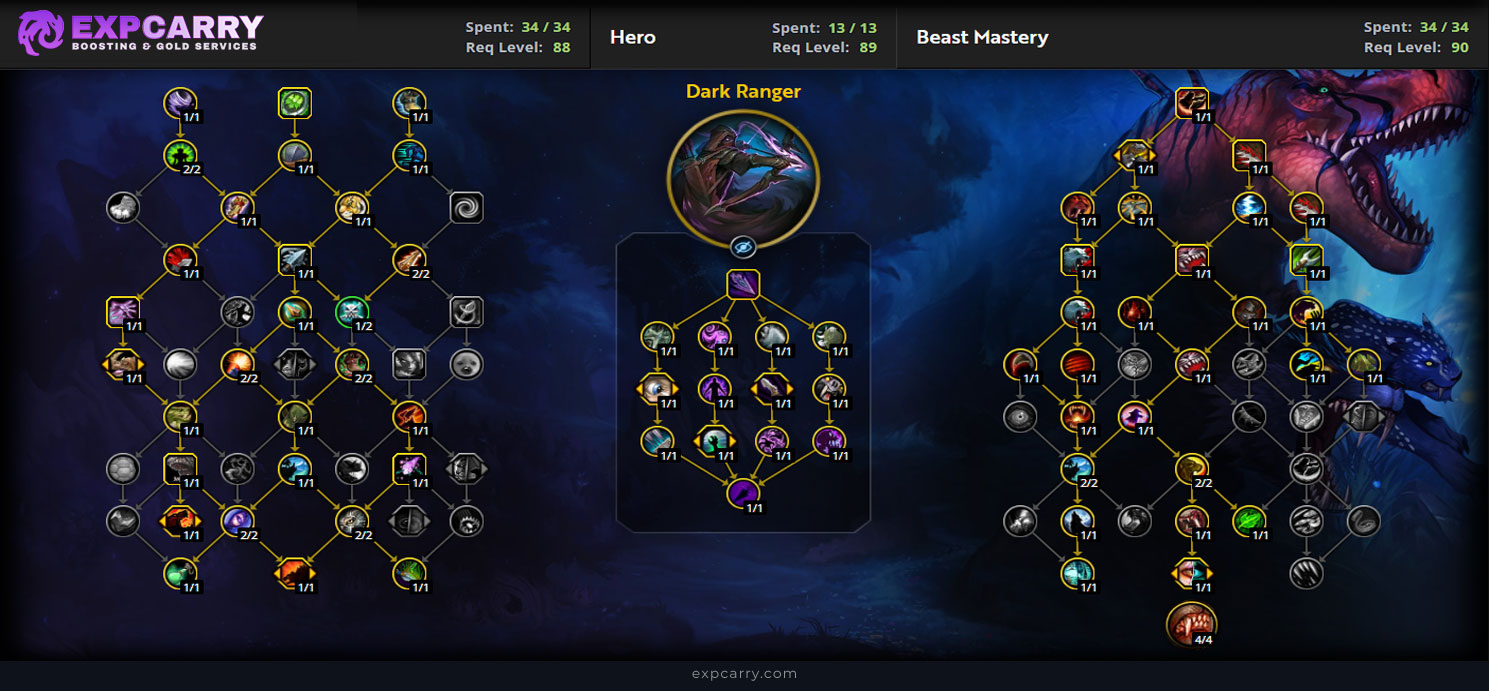Select the unlearned gray turtle-shell talent
1489x691 pixels.
tap(123, 468)
